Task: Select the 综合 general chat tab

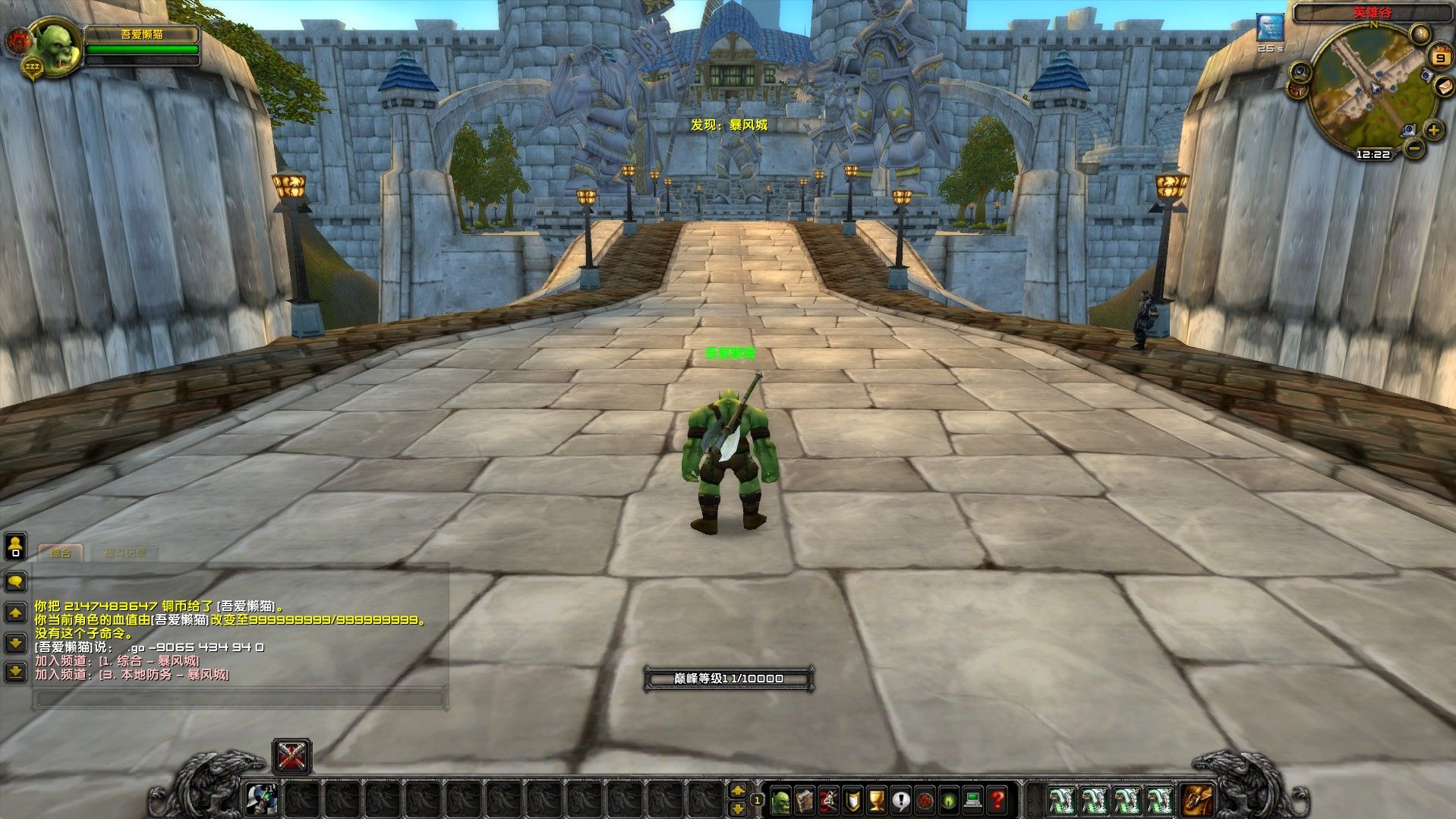Action: pos(61,553)
